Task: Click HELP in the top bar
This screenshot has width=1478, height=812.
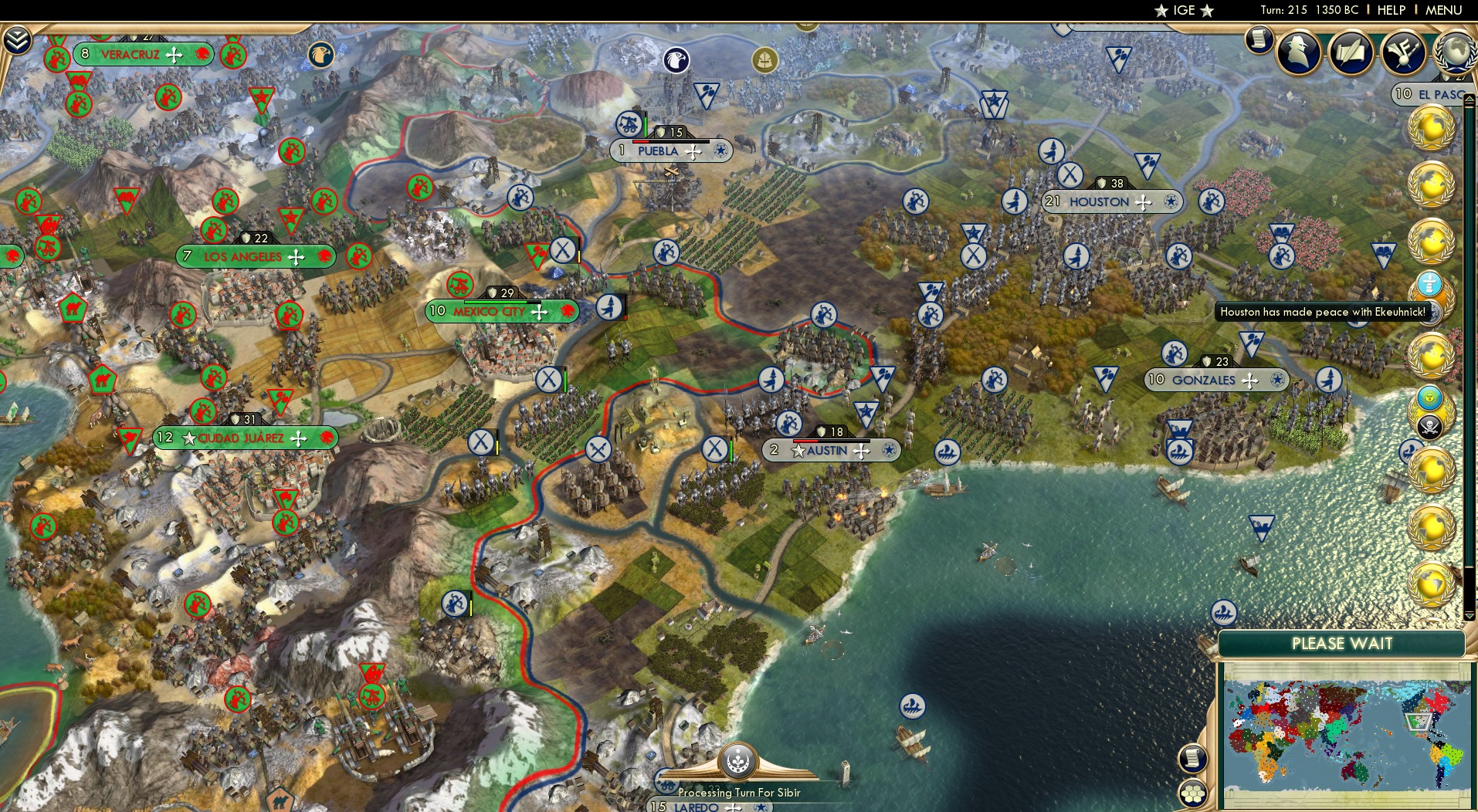Action: (1390, 10)
